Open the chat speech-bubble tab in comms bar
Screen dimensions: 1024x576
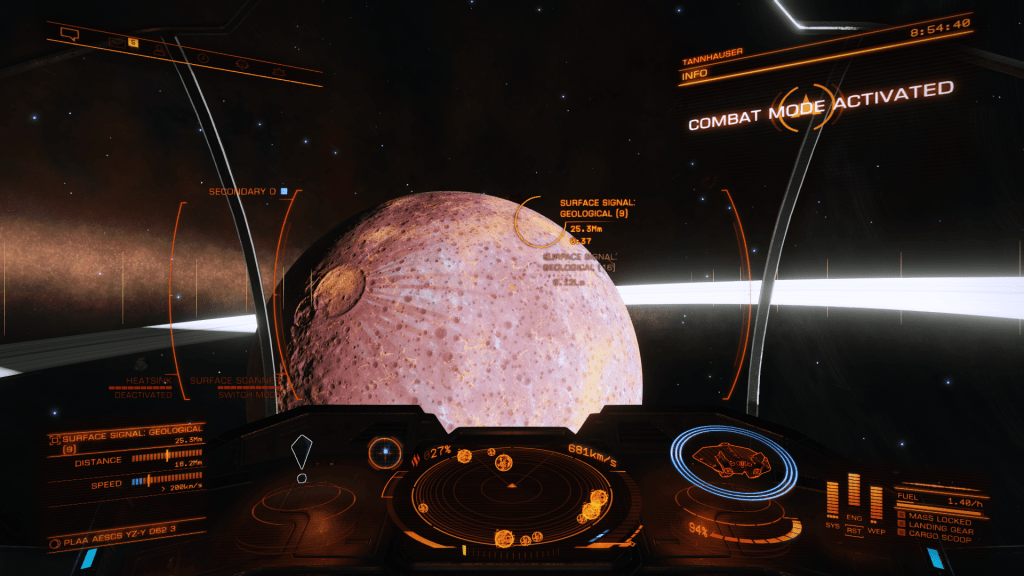(69, 34)
